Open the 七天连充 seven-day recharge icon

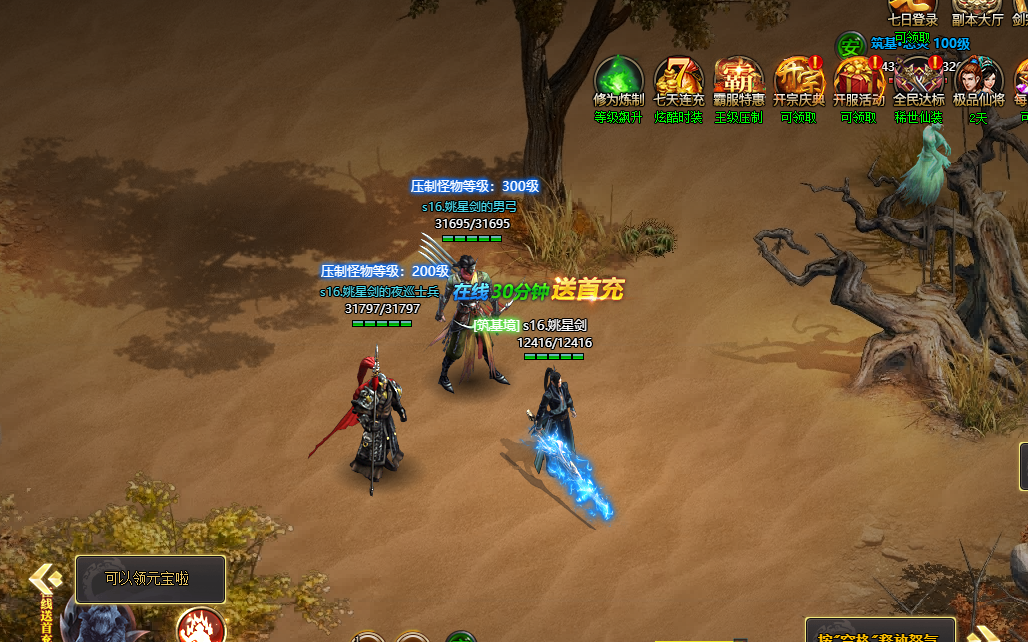pos(679,80)
